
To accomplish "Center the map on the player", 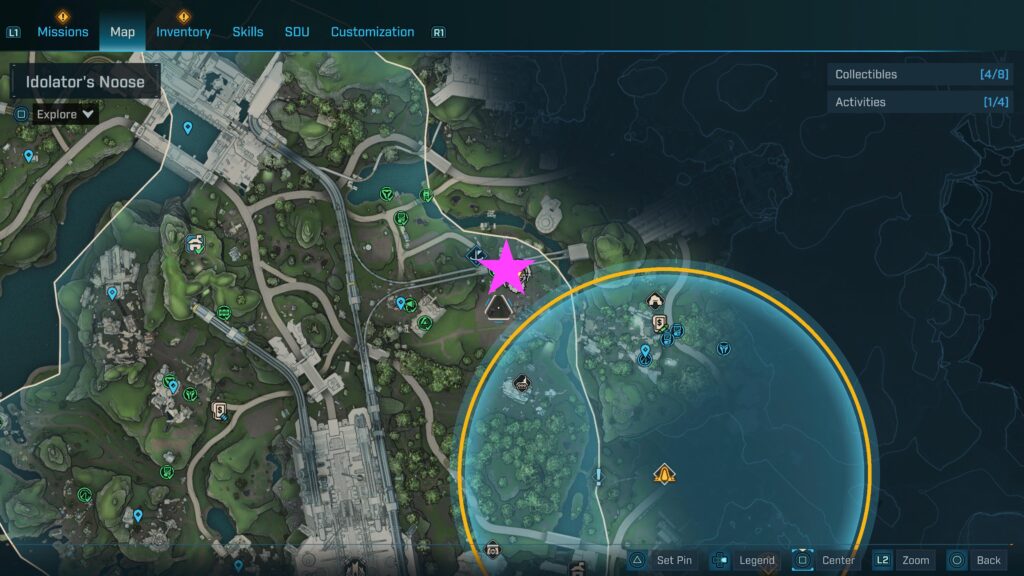I will coord(827,561).
